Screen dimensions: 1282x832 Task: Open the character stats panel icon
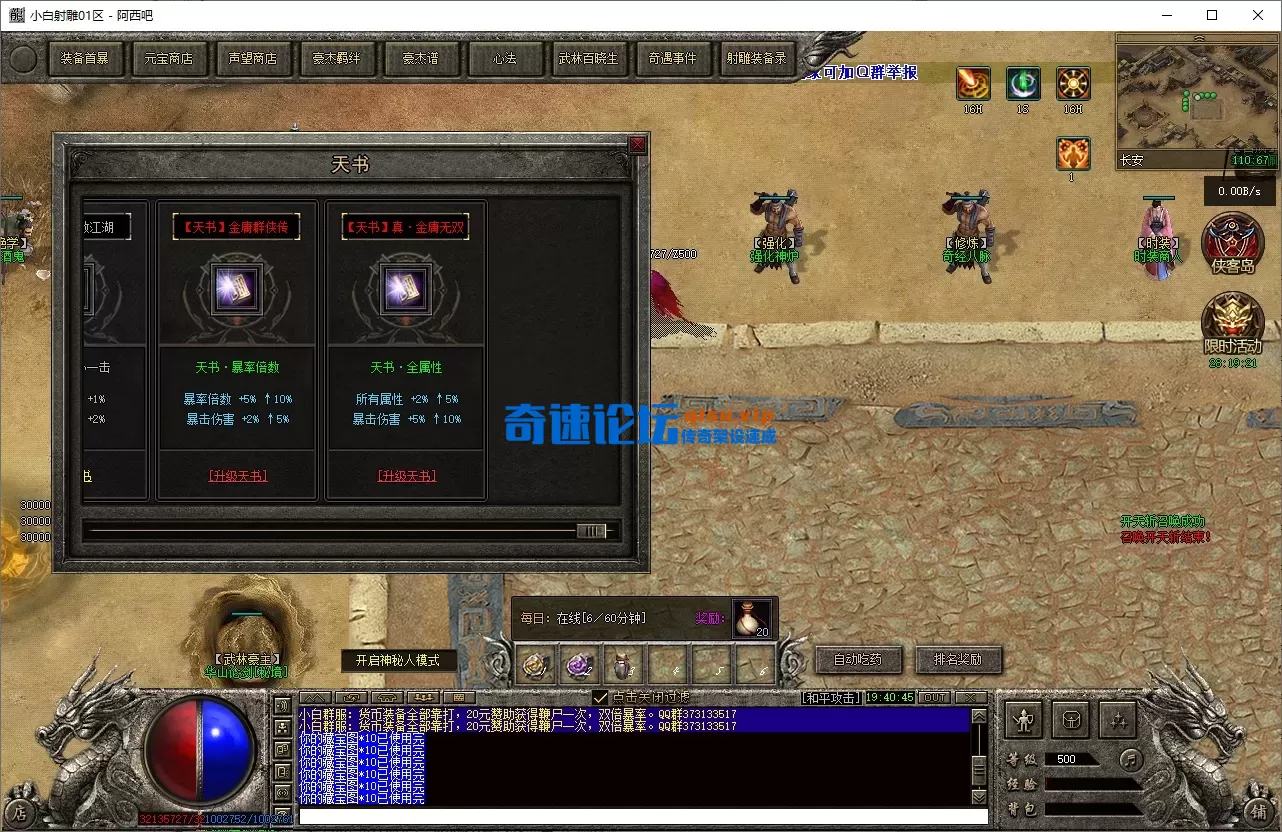pyautogui.click(x=1023, y=718)
